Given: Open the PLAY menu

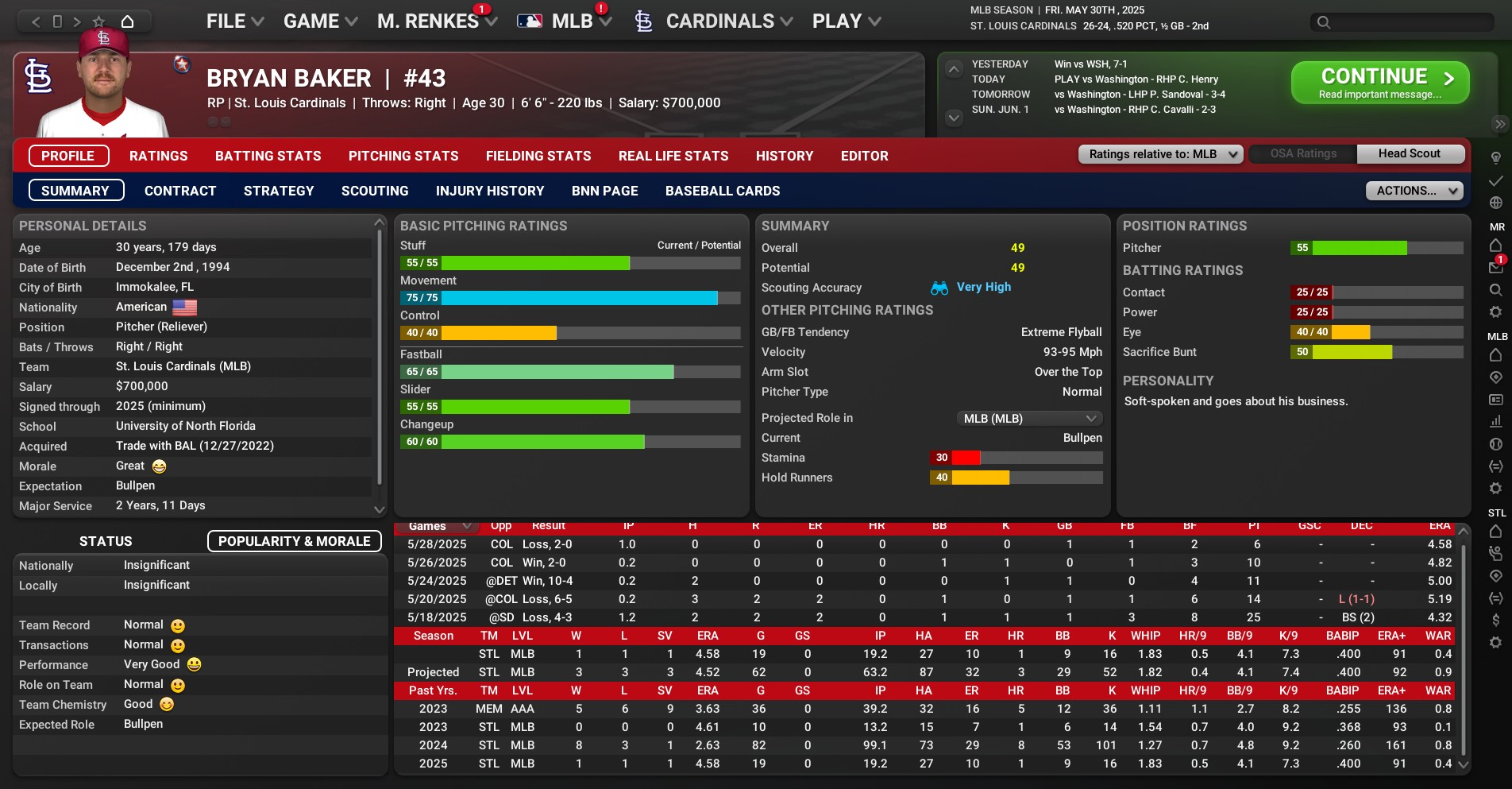Looking at the screenshot, I should pyautogui.click(x=846, y=21).
